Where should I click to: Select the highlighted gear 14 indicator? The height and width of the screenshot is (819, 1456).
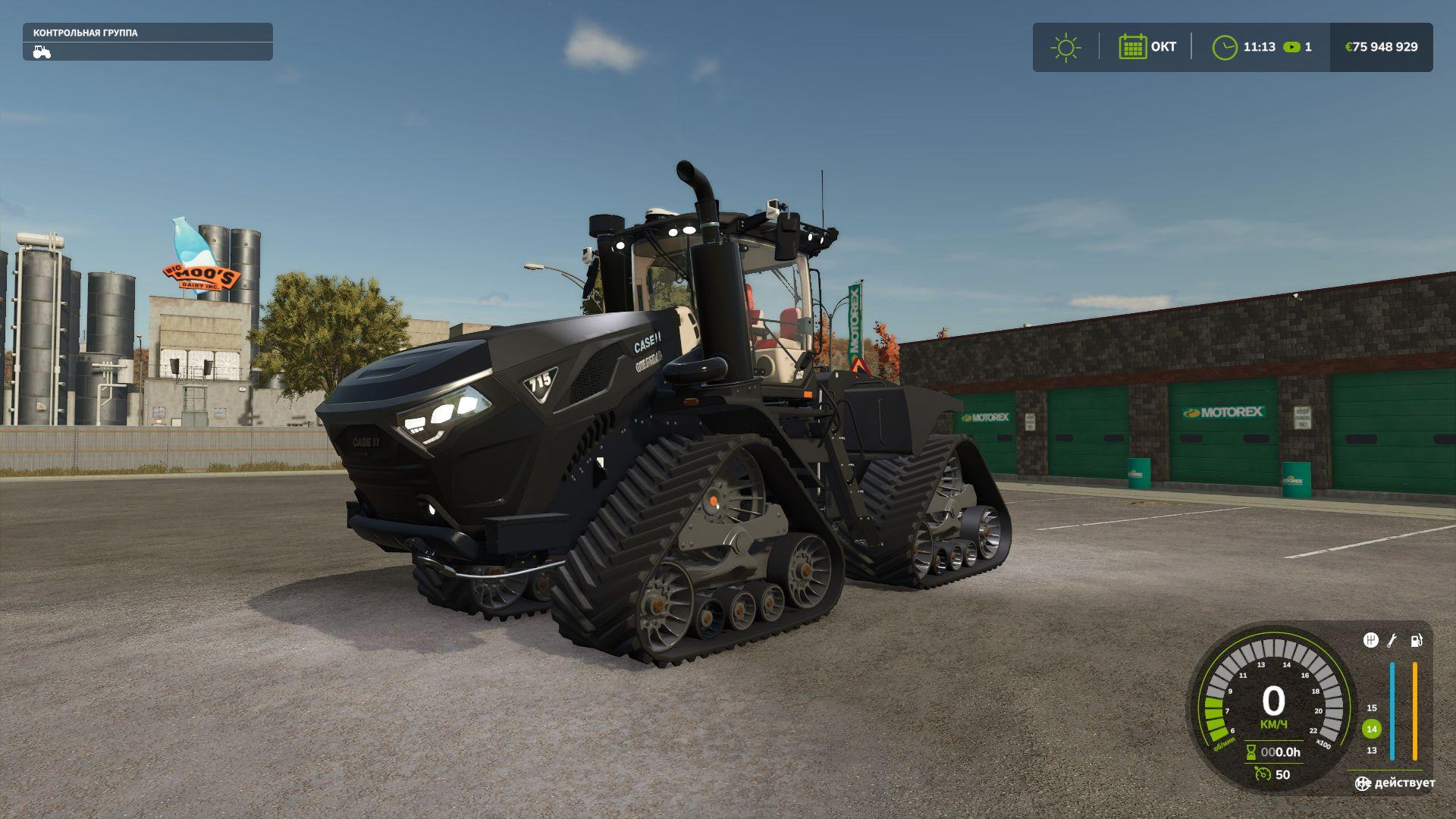point(1371,730)
